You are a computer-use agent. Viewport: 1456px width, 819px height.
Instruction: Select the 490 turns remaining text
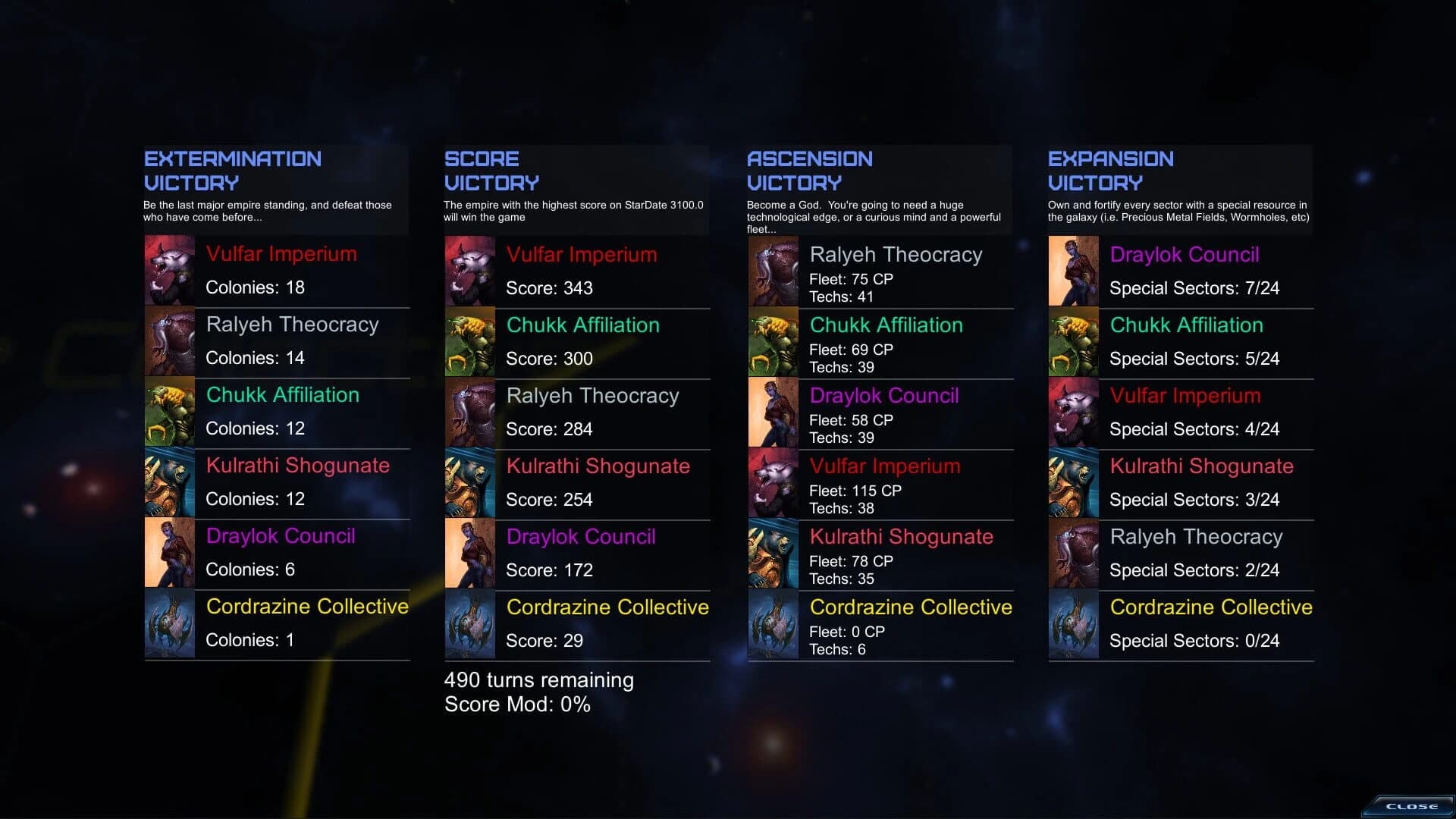pyautogui.click(x=538, y=680)
